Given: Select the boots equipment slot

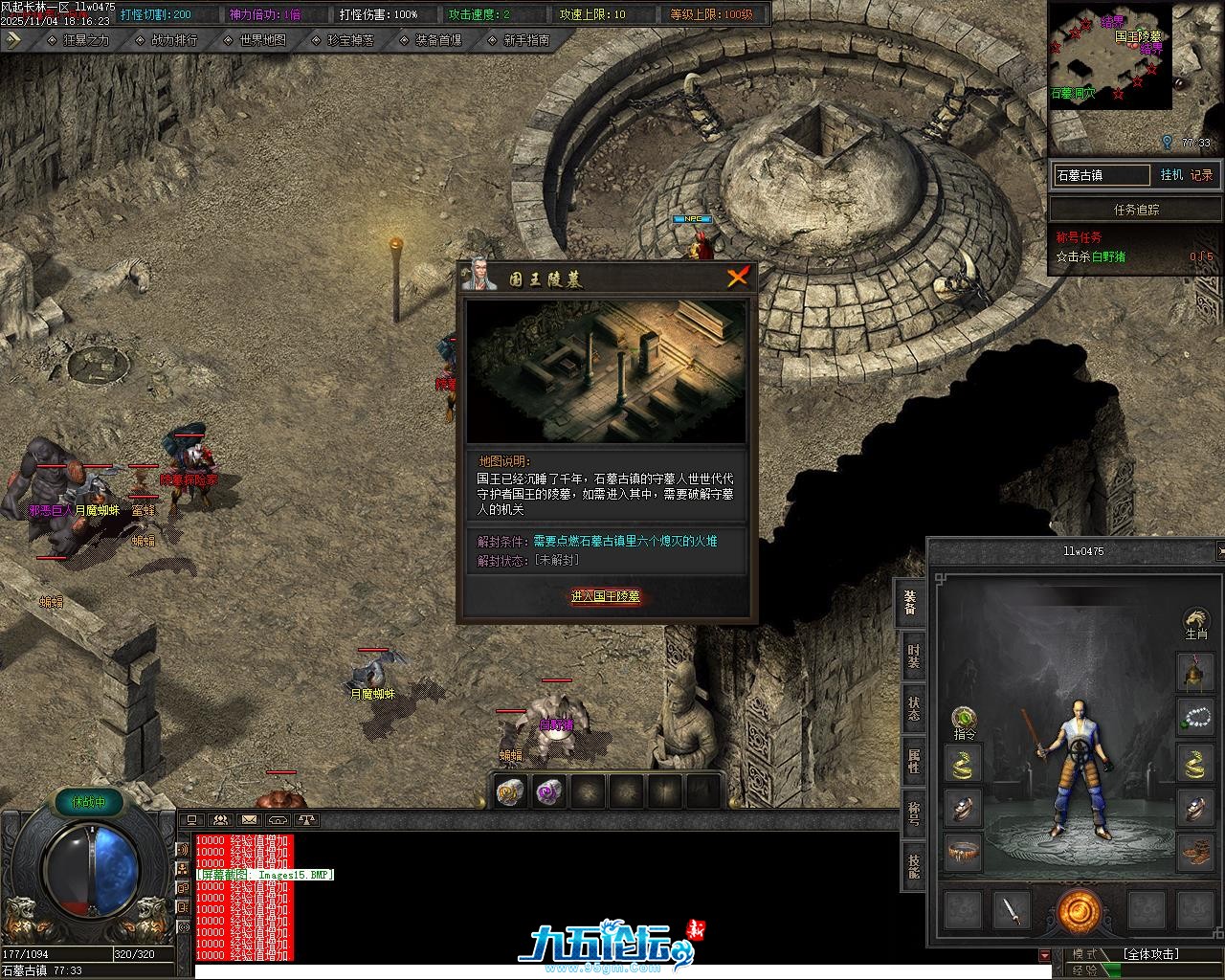Looking at the screenshot, I should (x=1193, y=851).
